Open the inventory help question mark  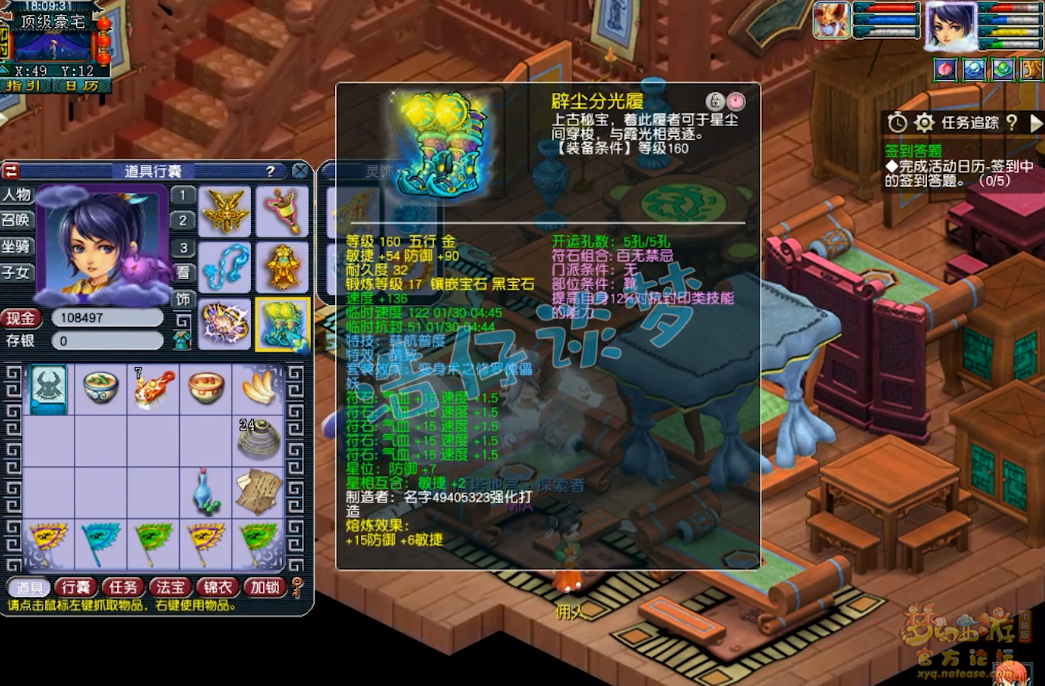270,171
